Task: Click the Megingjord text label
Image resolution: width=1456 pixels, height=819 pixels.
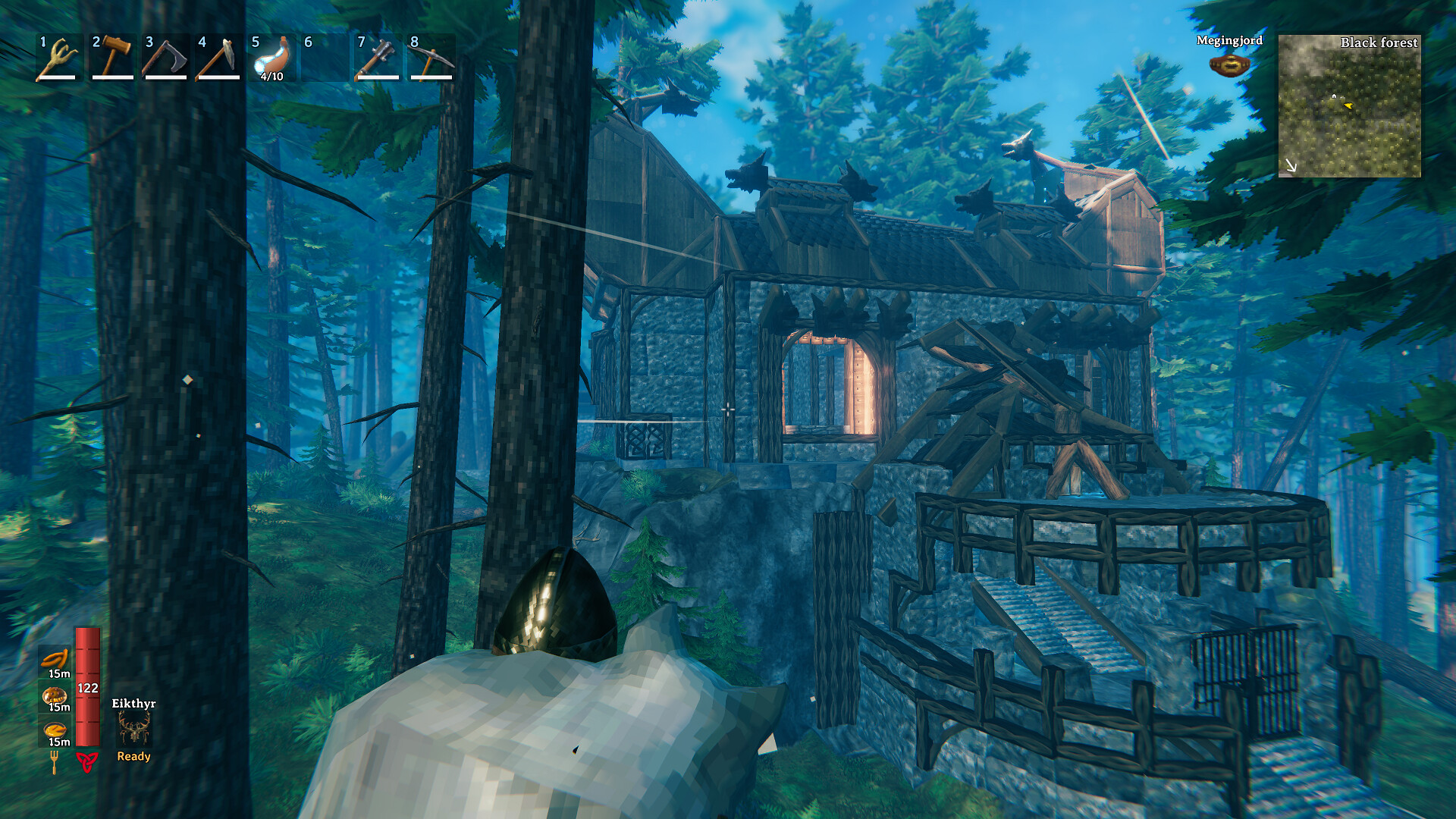Action: [1228, 42]
